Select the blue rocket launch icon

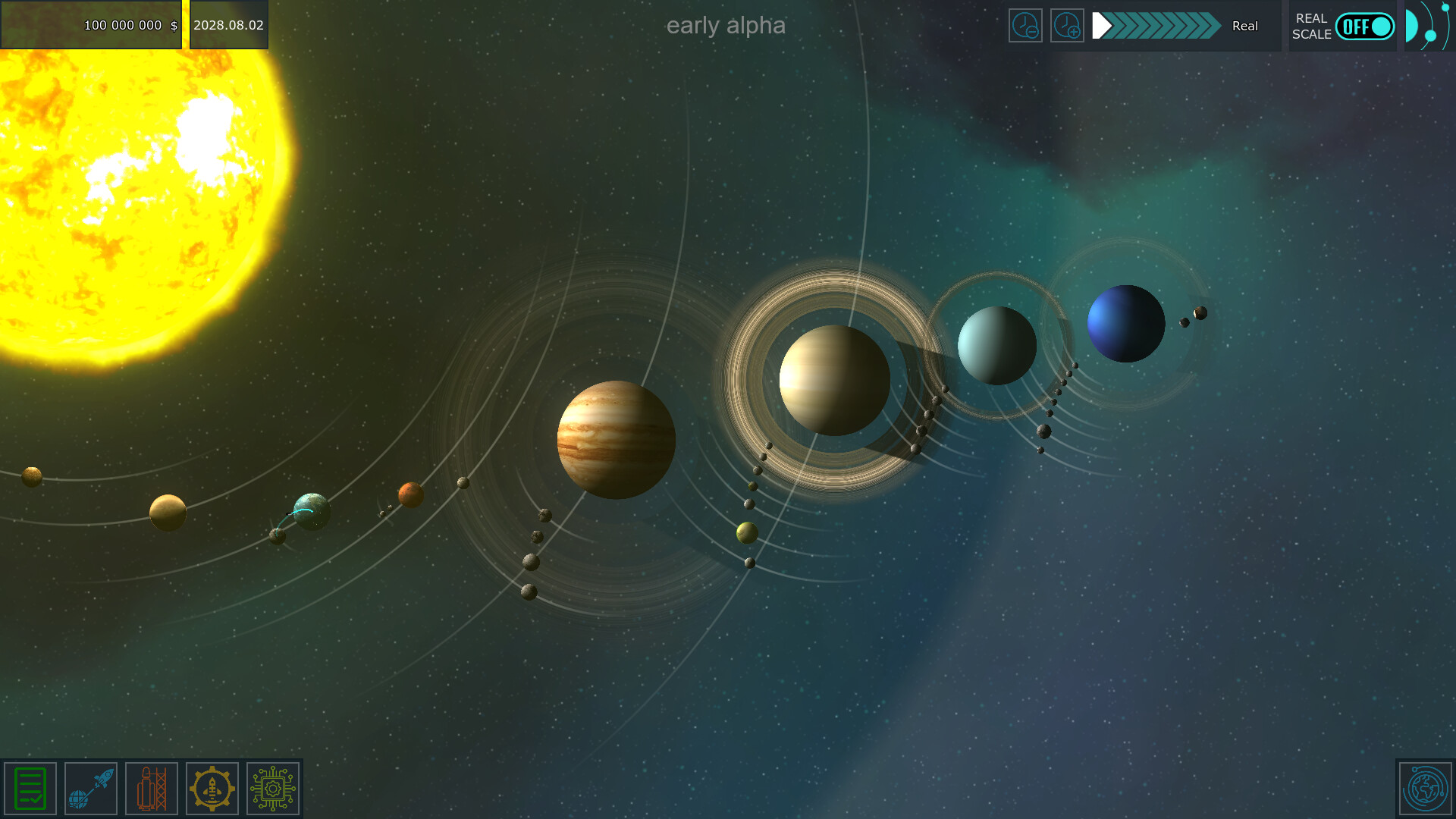pyautogui.click(x=90, y=788)
